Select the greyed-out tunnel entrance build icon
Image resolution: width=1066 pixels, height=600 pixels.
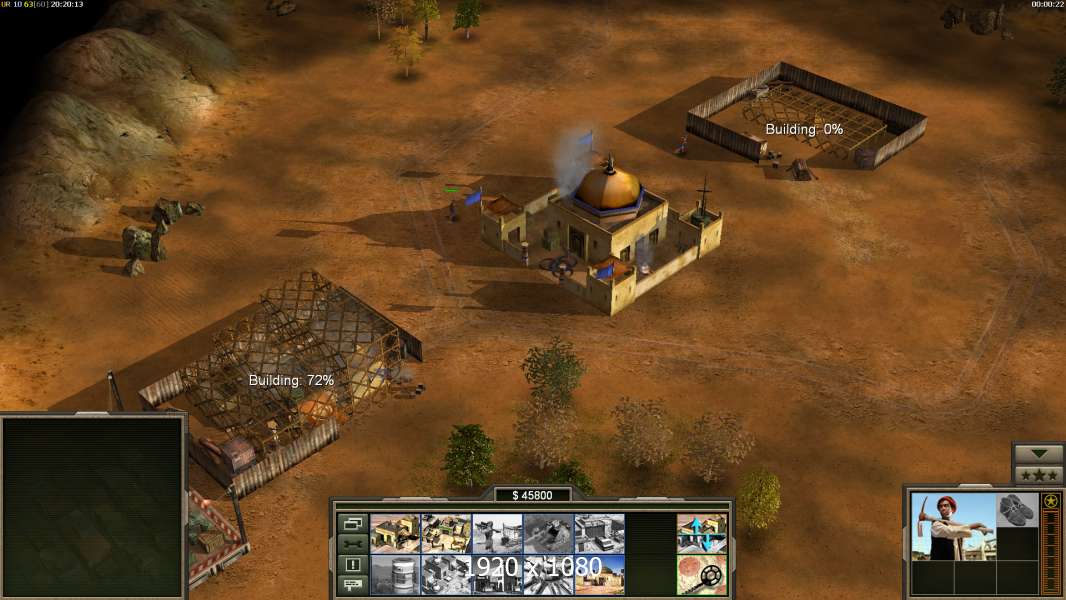(x=548, y=533)
